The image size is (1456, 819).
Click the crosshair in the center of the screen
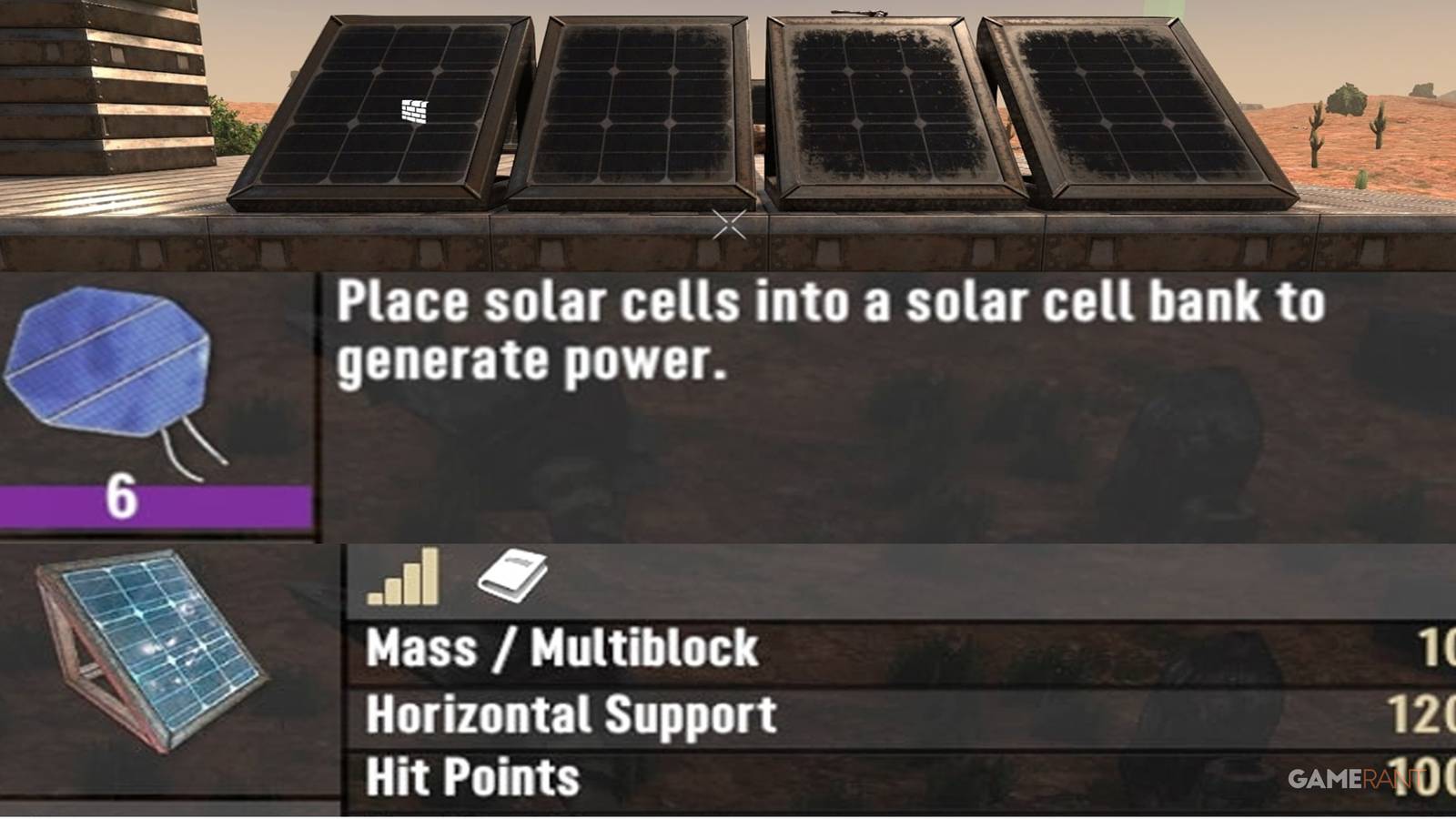point(728,223)
